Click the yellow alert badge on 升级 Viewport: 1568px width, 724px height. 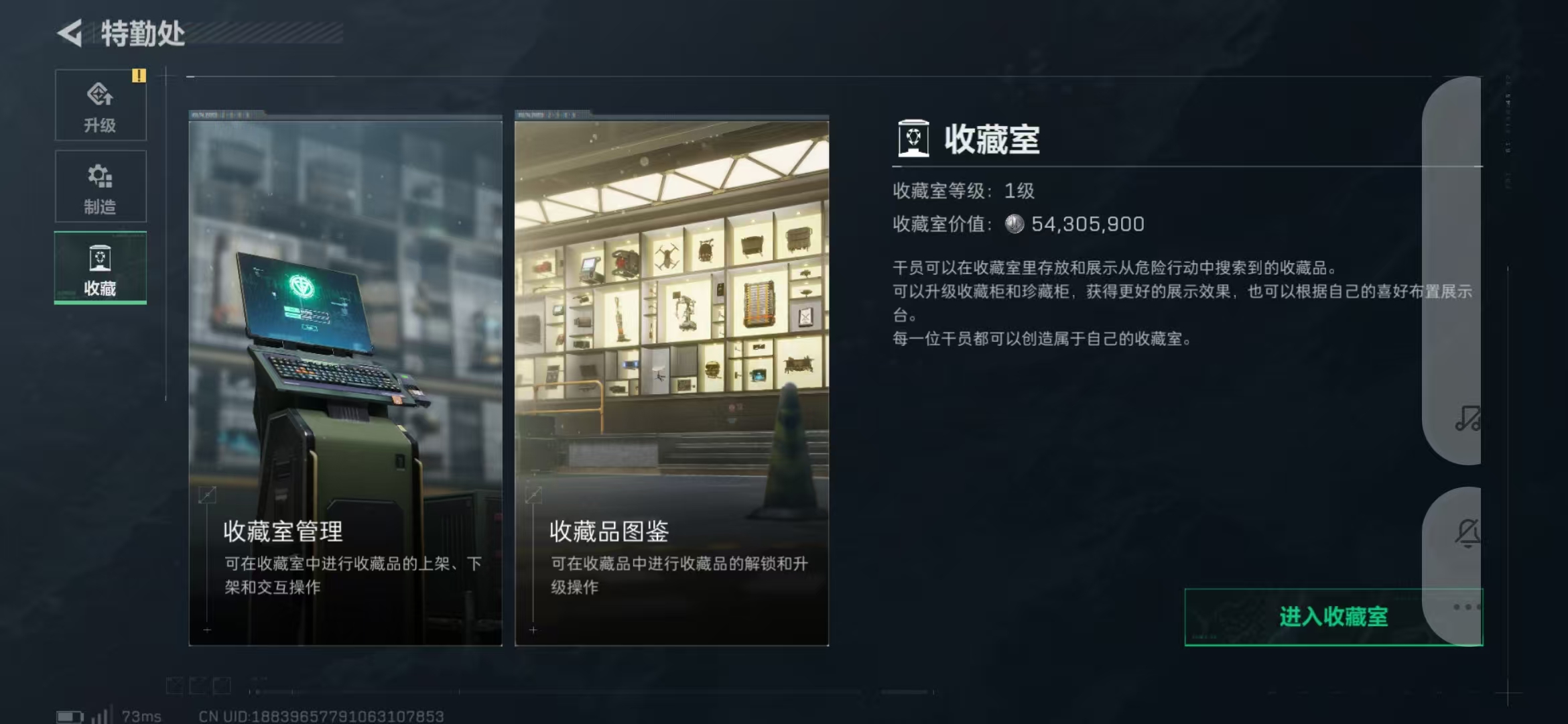139,77
